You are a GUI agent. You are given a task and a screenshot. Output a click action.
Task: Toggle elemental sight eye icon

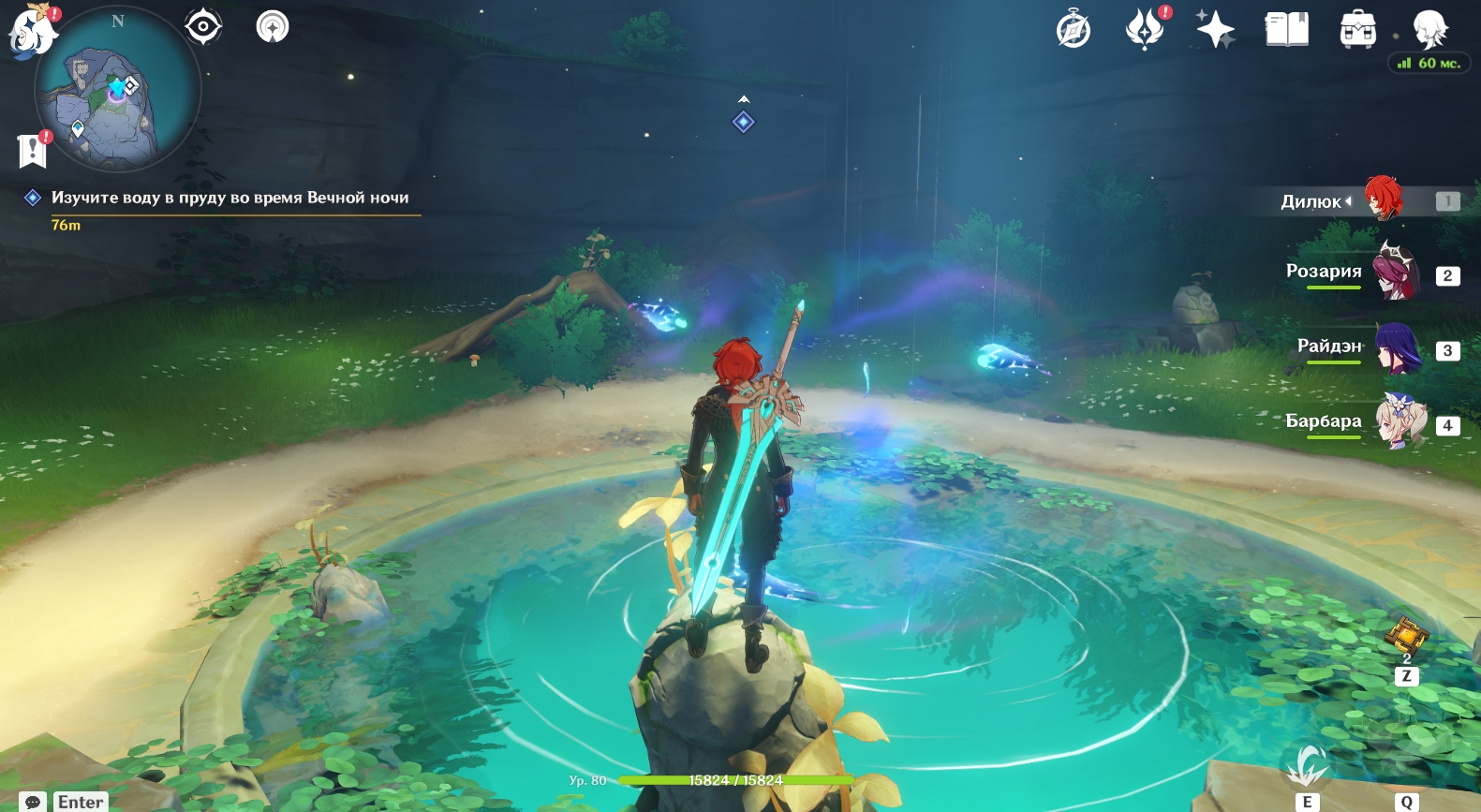[203, 26]
